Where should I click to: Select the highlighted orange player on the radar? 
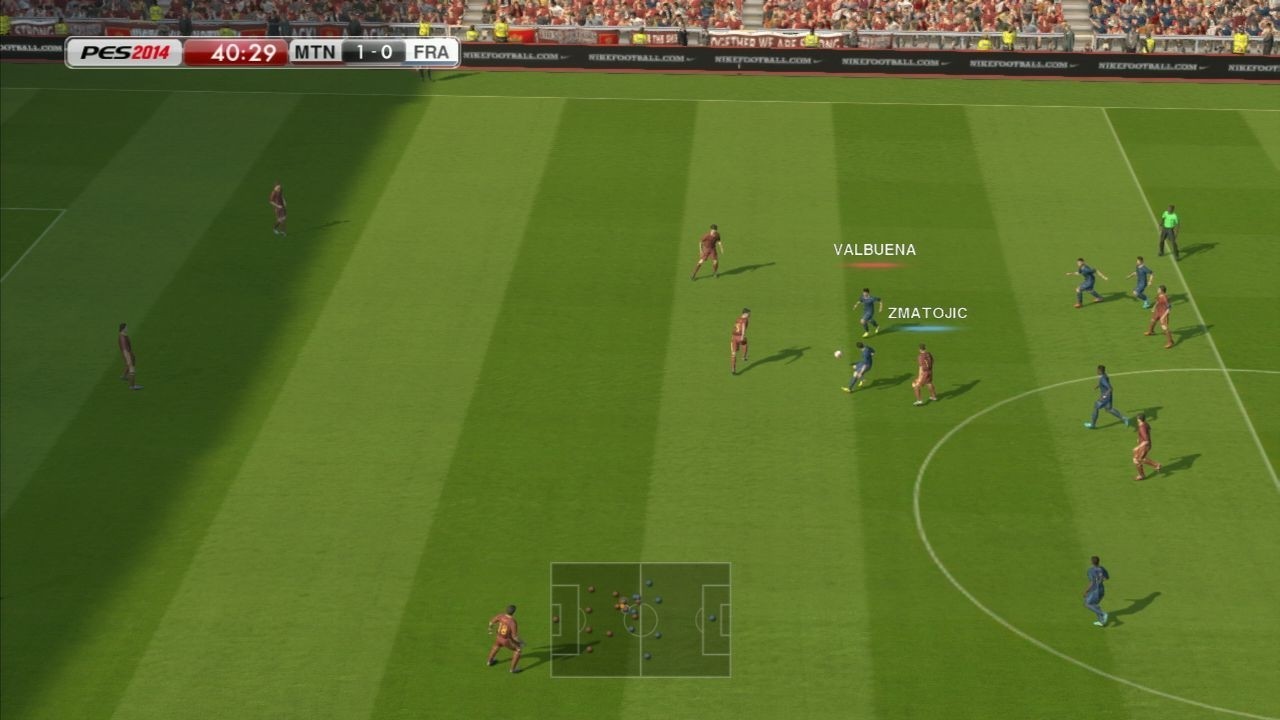pyautogui.click(x=622, y=605)
